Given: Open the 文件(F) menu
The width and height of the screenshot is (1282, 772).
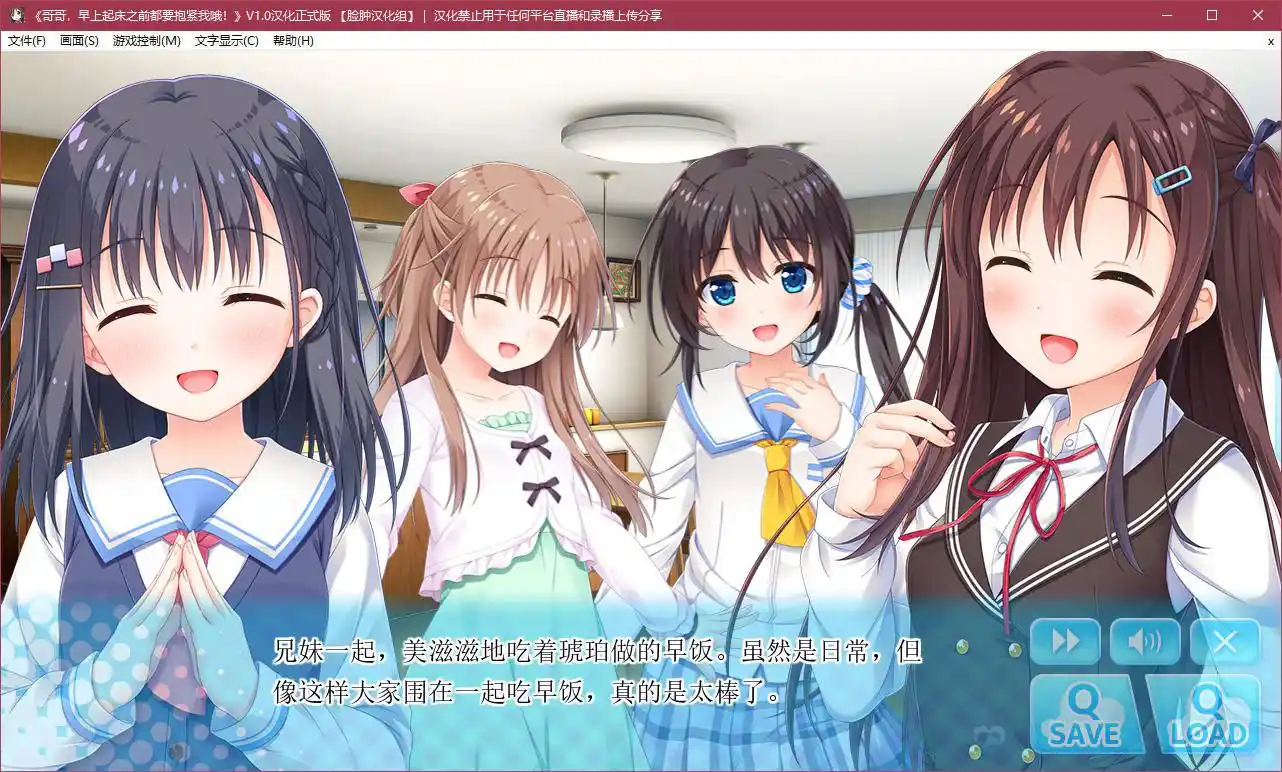Looking at the screenshot, I should pyautogui.click(x=29, y=41).
